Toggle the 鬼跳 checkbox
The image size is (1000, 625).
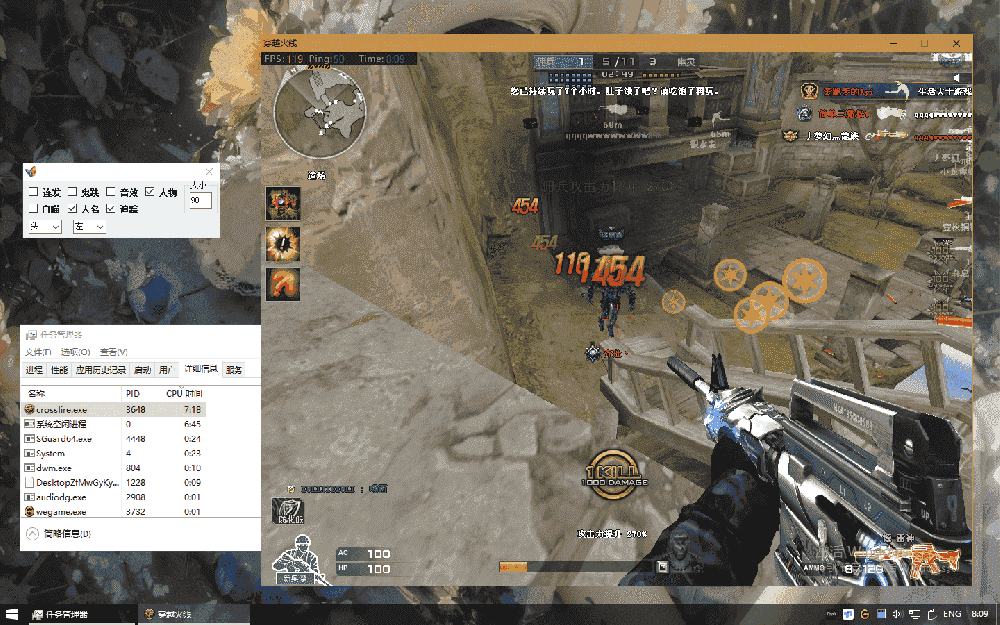tap(73, 192)
